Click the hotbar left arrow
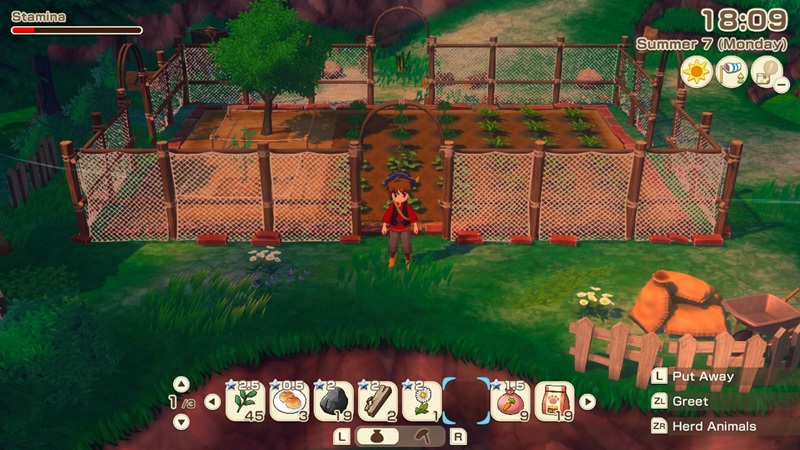 pos(212,402)
